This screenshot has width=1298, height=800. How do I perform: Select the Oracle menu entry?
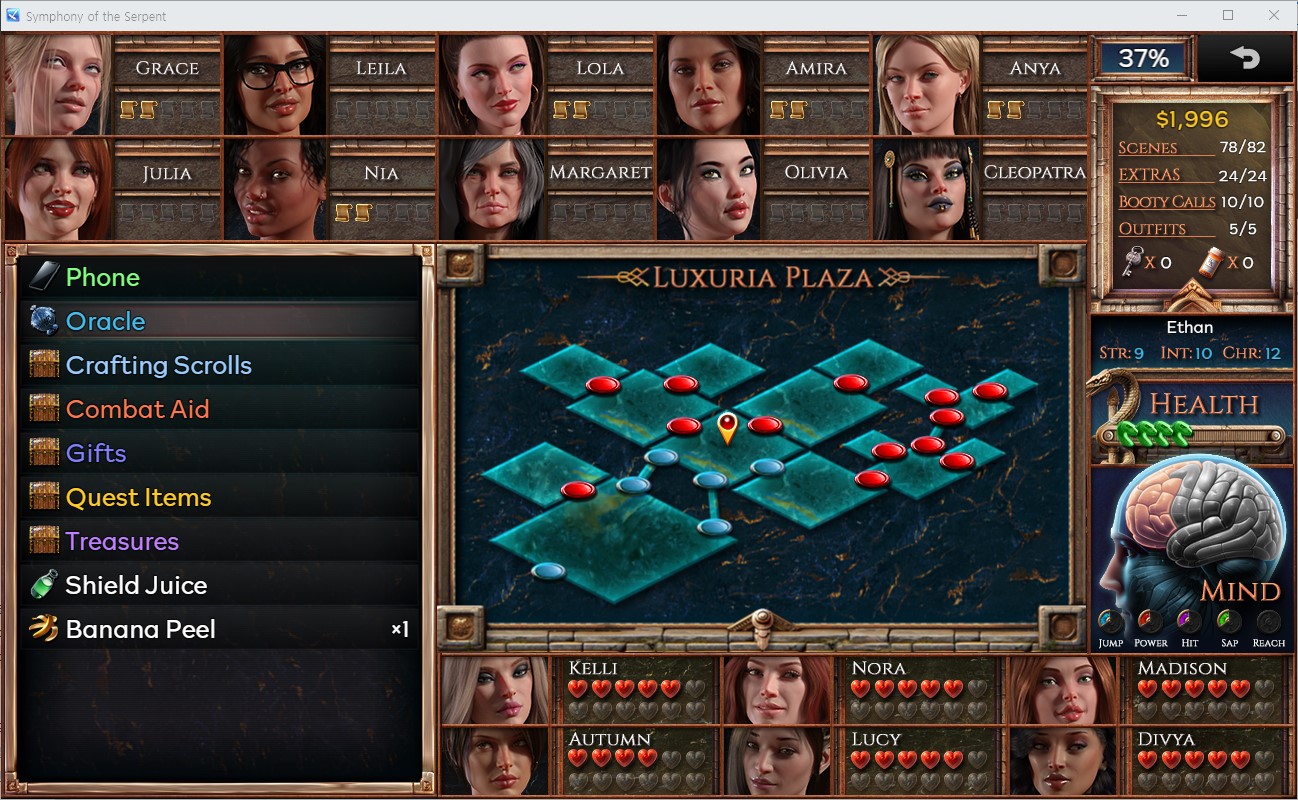click(x=105, y=321)
